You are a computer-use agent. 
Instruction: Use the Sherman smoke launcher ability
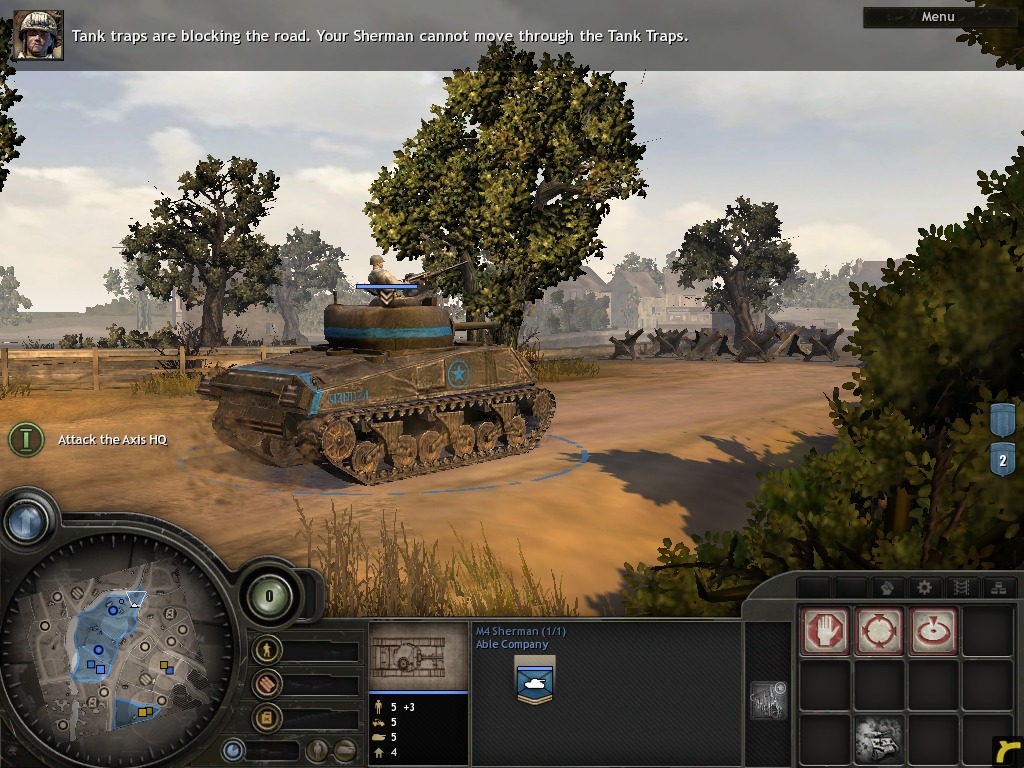[879, 740]
